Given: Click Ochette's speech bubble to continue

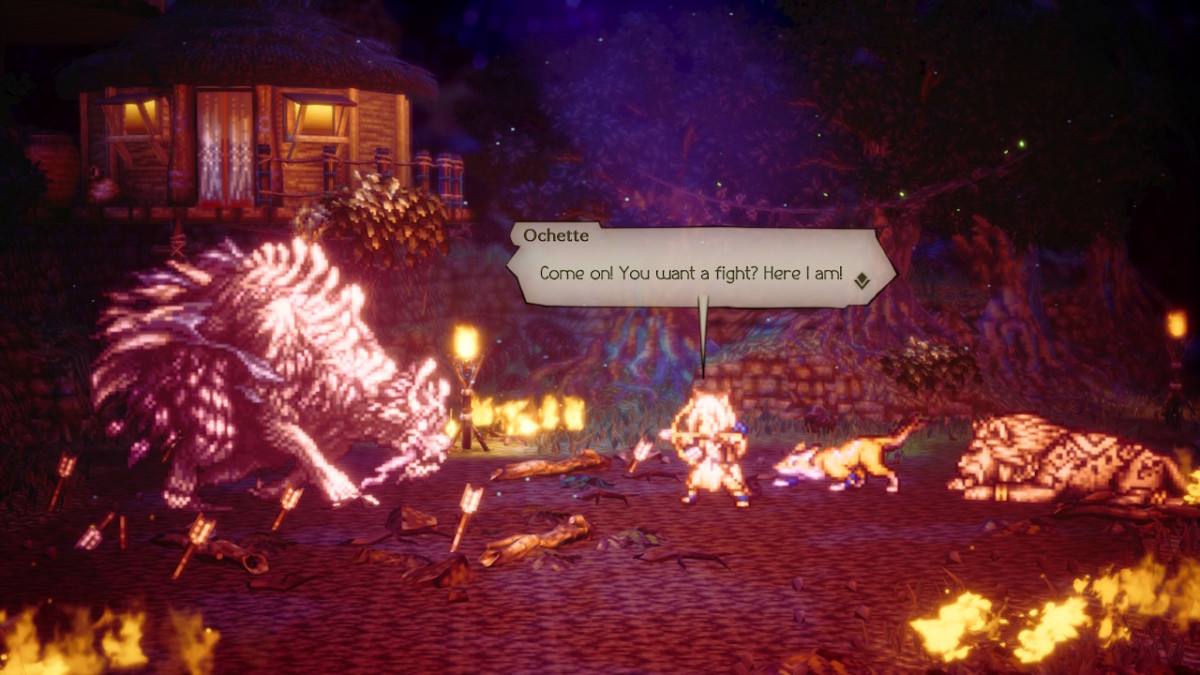Looking at the screenshot, I should click(x=690, y=273).
